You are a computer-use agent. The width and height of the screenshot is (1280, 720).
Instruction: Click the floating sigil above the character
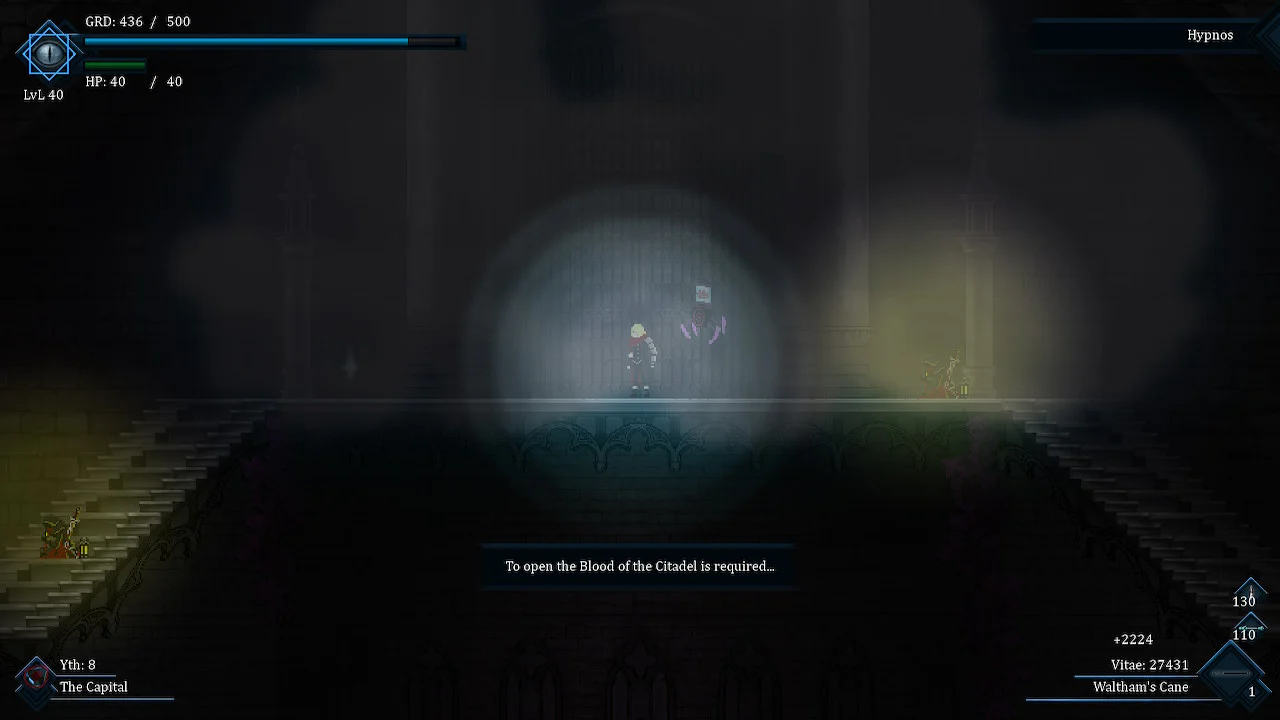click(703, 294)
